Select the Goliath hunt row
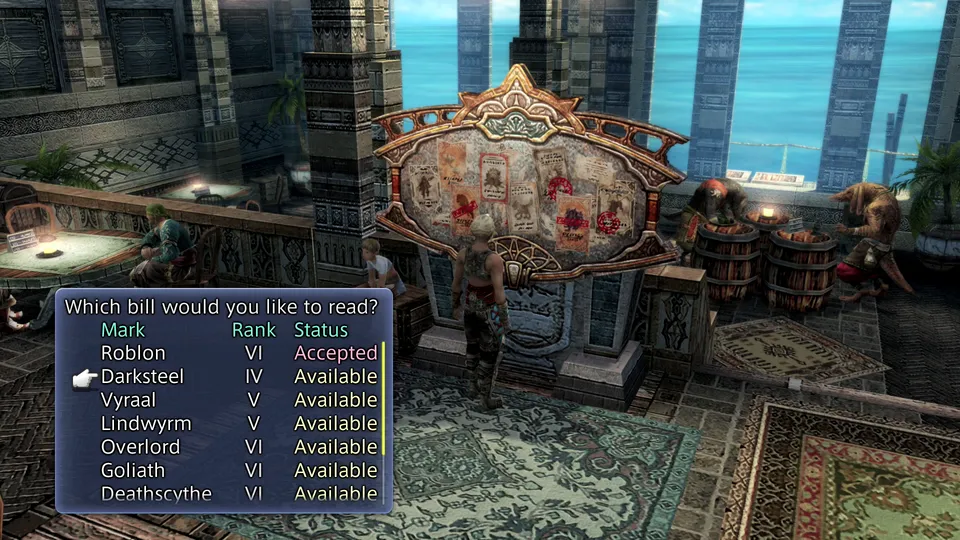The image size is (960, 540). tap(133, 470)
